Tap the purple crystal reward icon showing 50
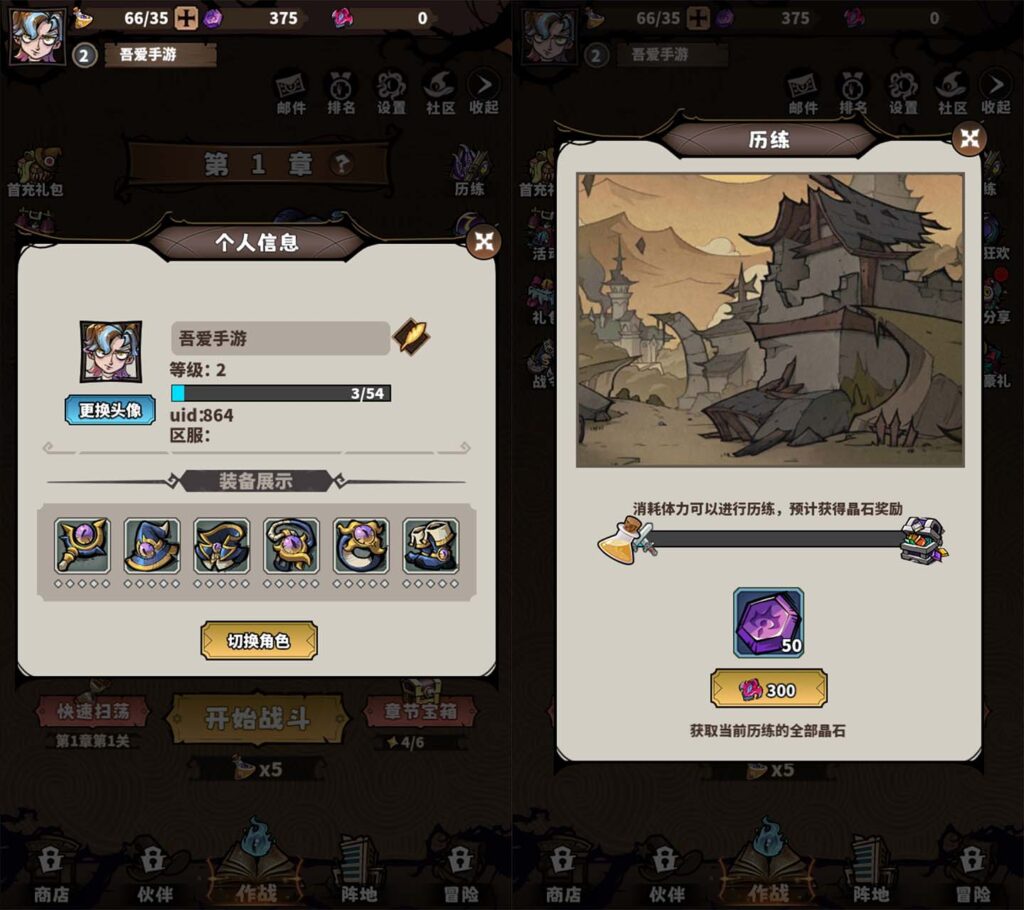This screenshot has height=910, width=1024. click(768, 623)
